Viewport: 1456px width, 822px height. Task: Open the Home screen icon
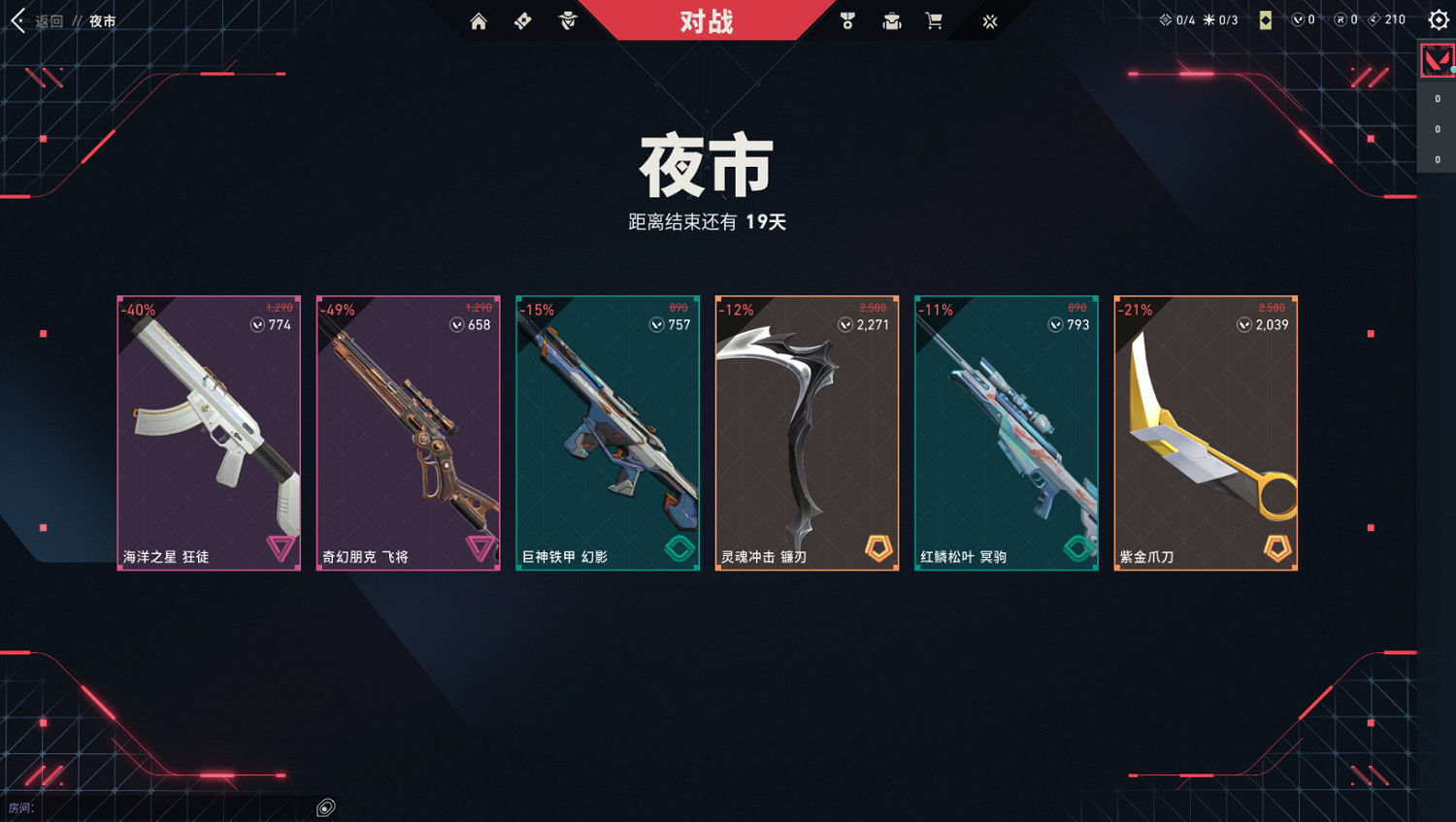[x=479, y=19]
